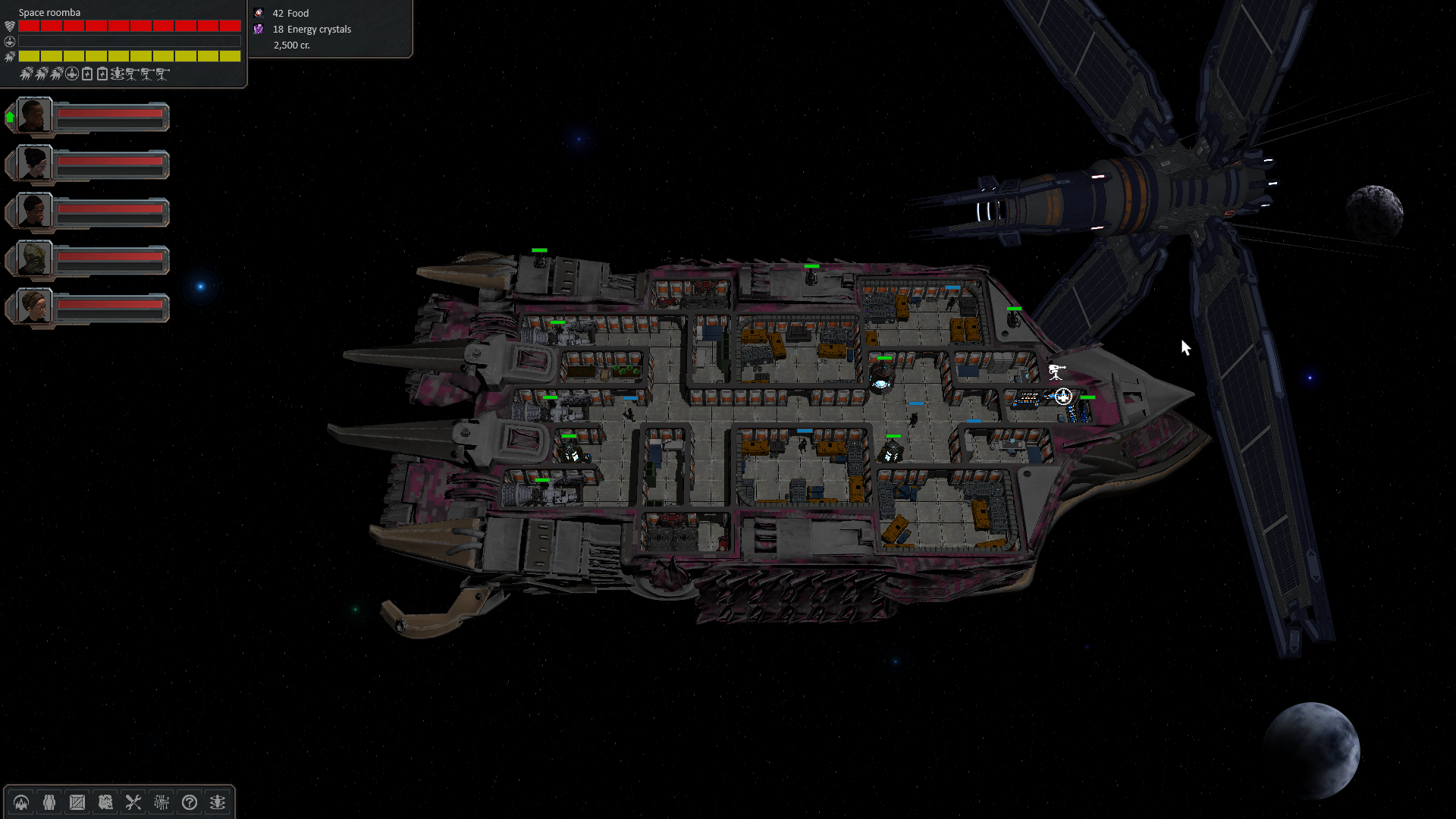Select the white turret marker on the ship

click(x=1056, y=372)
